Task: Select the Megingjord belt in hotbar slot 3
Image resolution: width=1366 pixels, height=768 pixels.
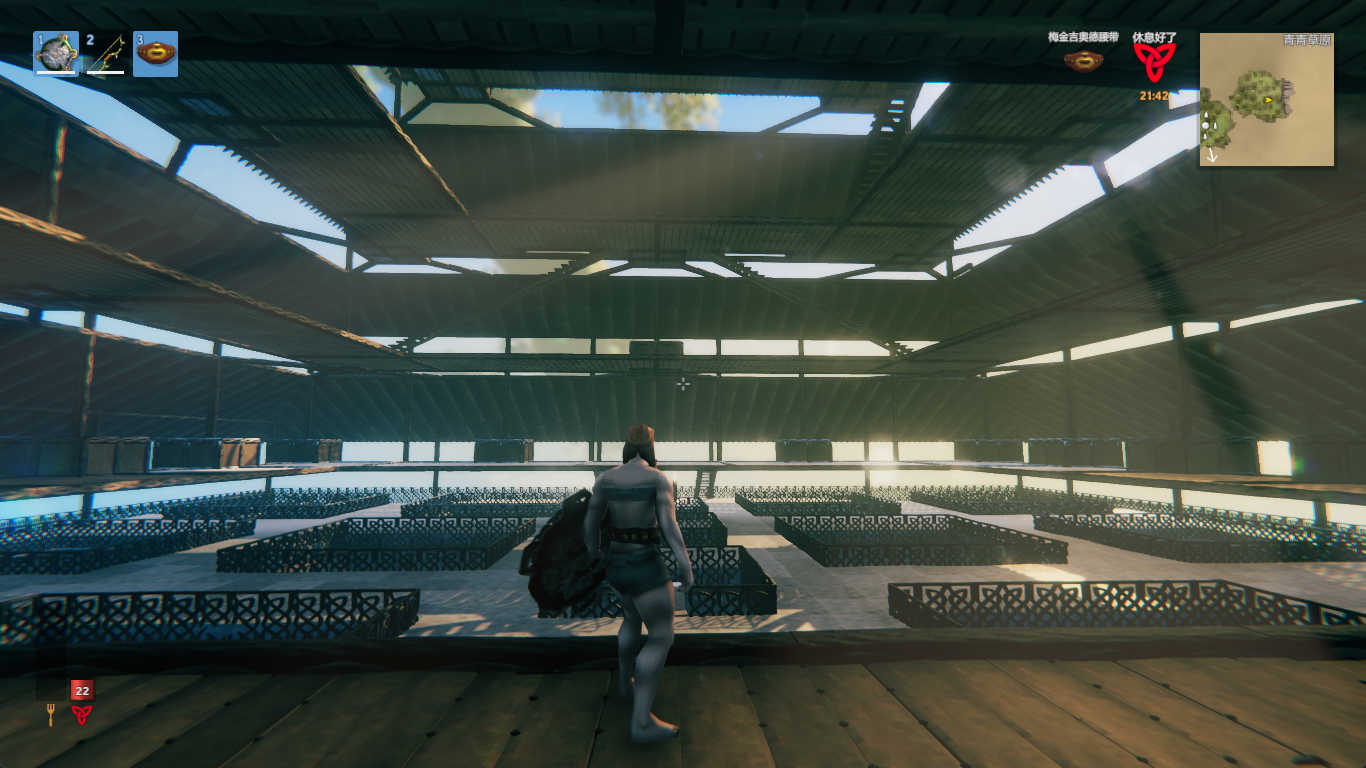Action: pos(155,53)
